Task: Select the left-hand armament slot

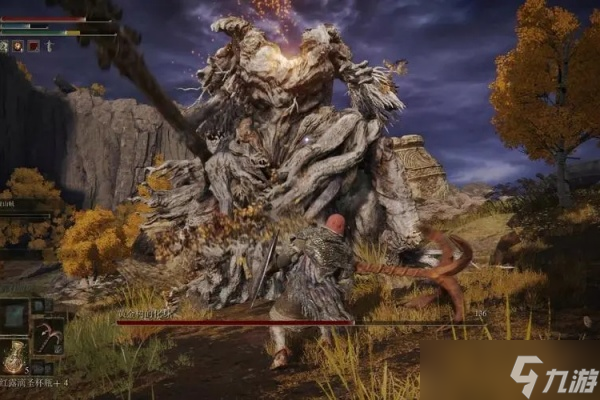Action: (x=16, y=318)
